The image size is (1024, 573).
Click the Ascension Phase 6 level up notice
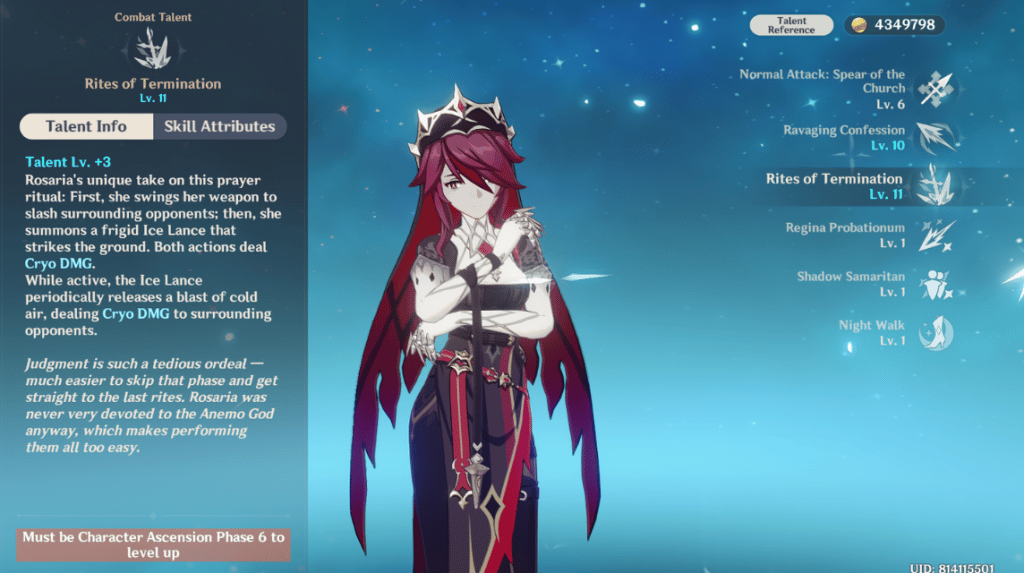click(x=153, y=544)
